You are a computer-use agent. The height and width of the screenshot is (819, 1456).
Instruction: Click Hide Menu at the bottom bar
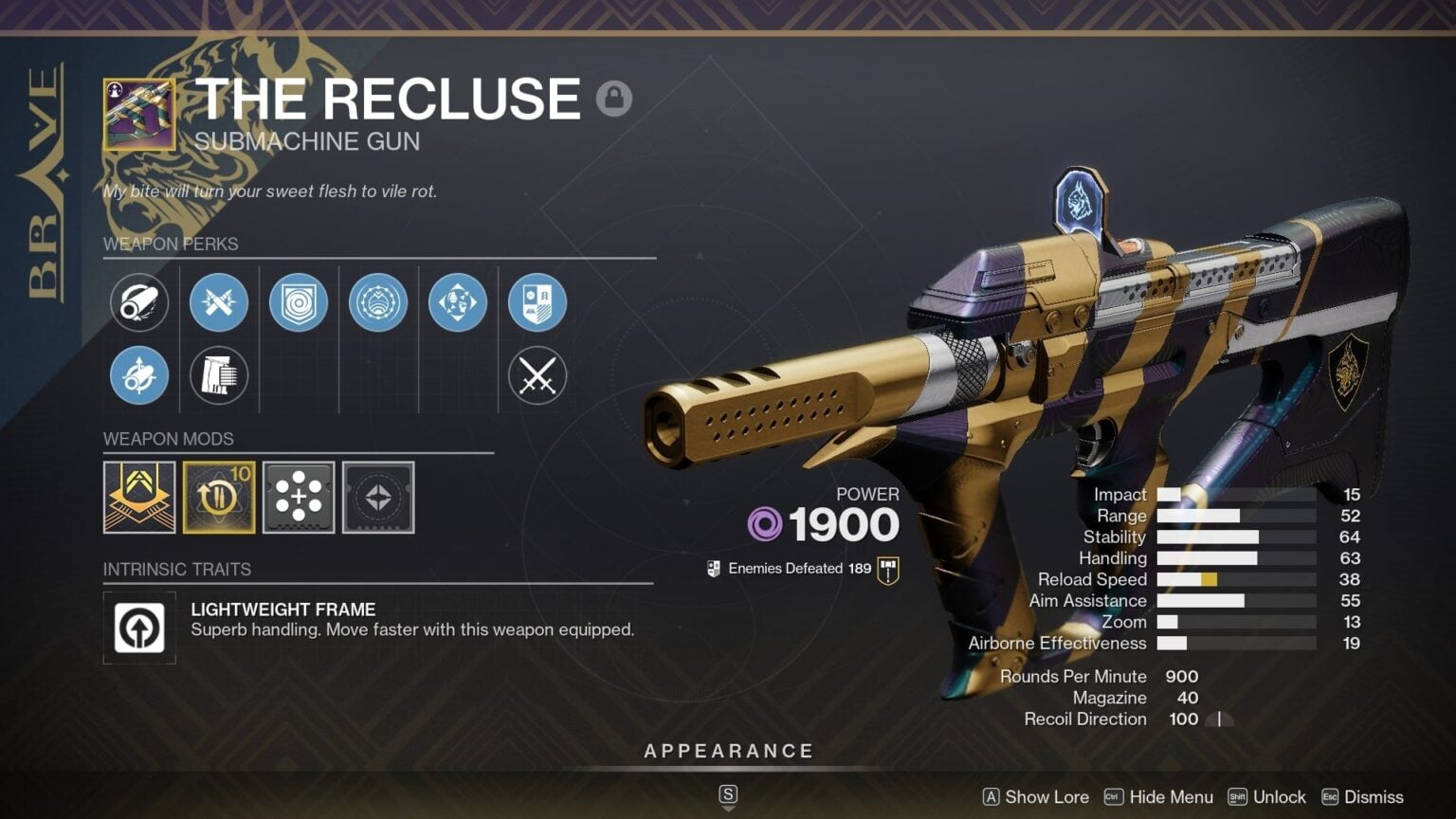[x=1172, y=797]
